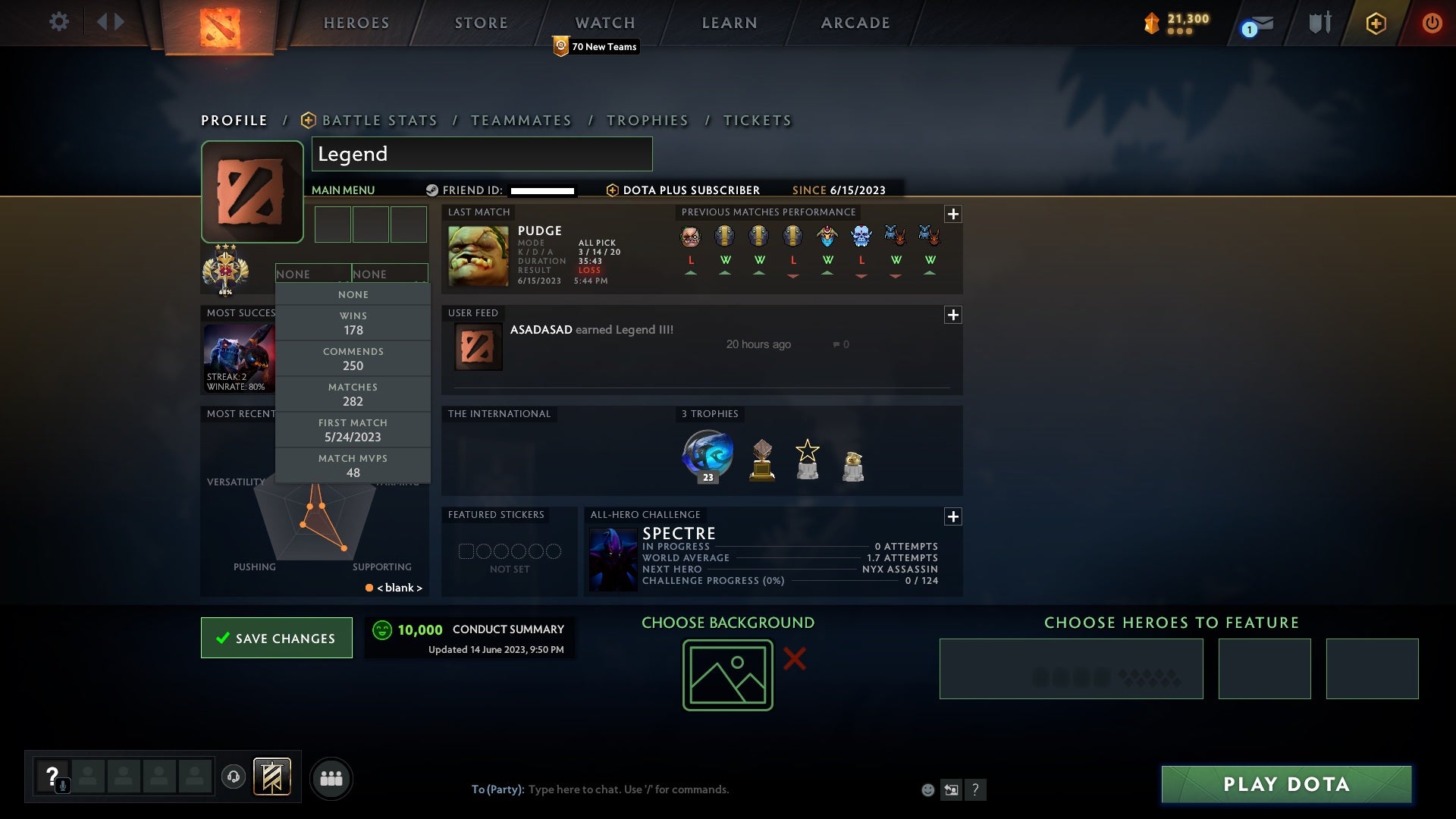Open the Dota Plus icon top right
The height and width of the screenshot is (819, 1456).
pos(1376,22)
